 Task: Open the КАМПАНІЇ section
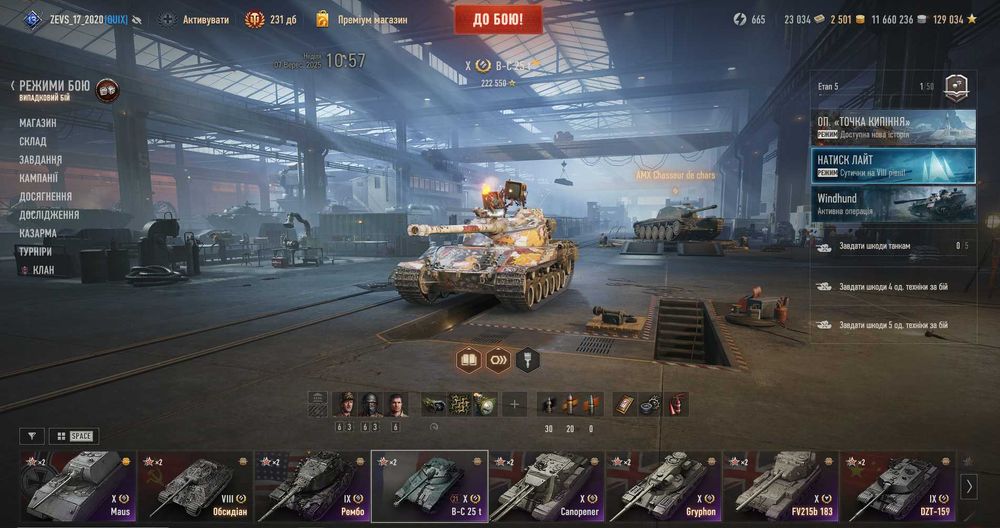pyautogui.click(x=39, y=178)
